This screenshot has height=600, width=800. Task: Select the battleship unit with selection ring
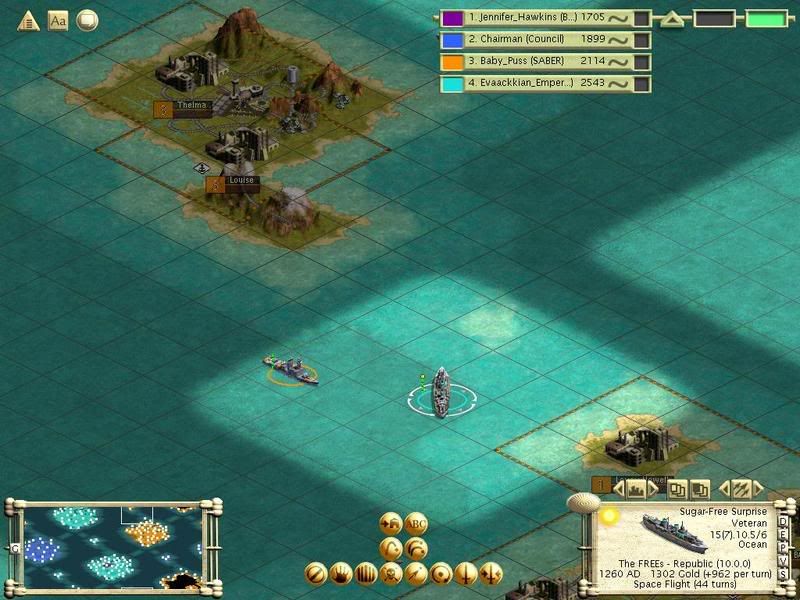[x=441, y=392]
